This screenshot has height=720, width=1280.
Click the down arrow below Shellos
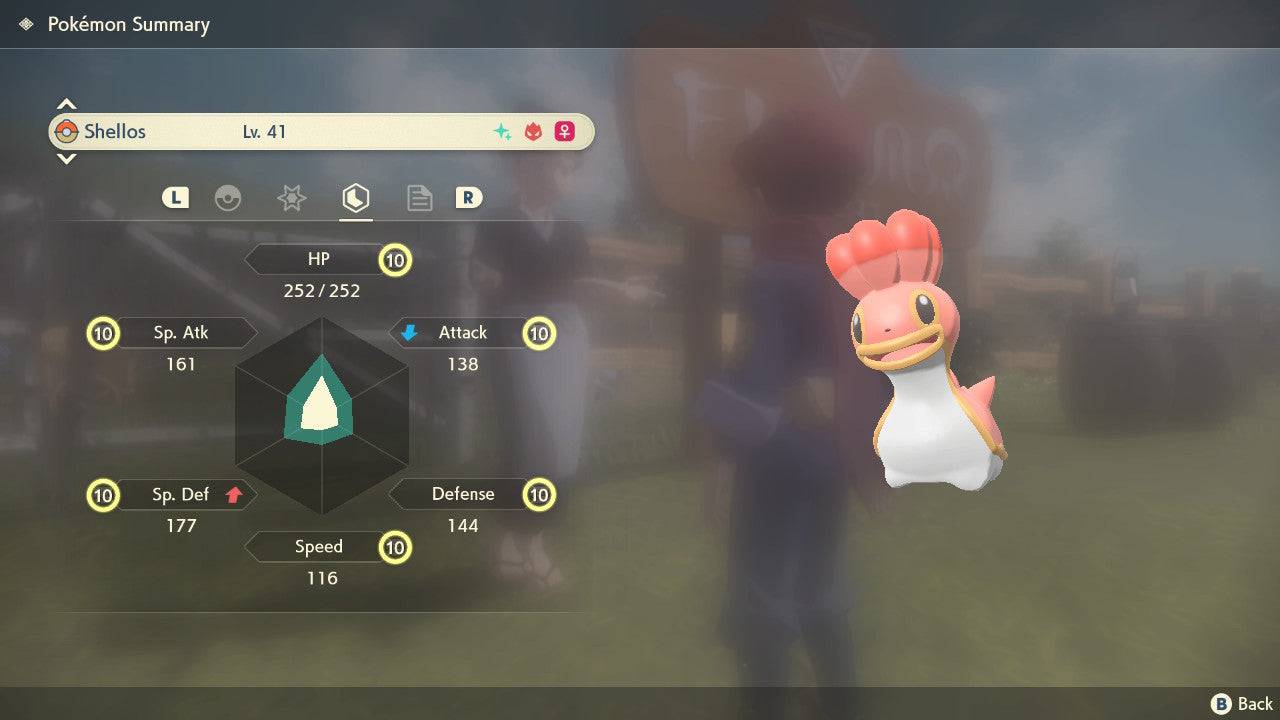point(66,158)
